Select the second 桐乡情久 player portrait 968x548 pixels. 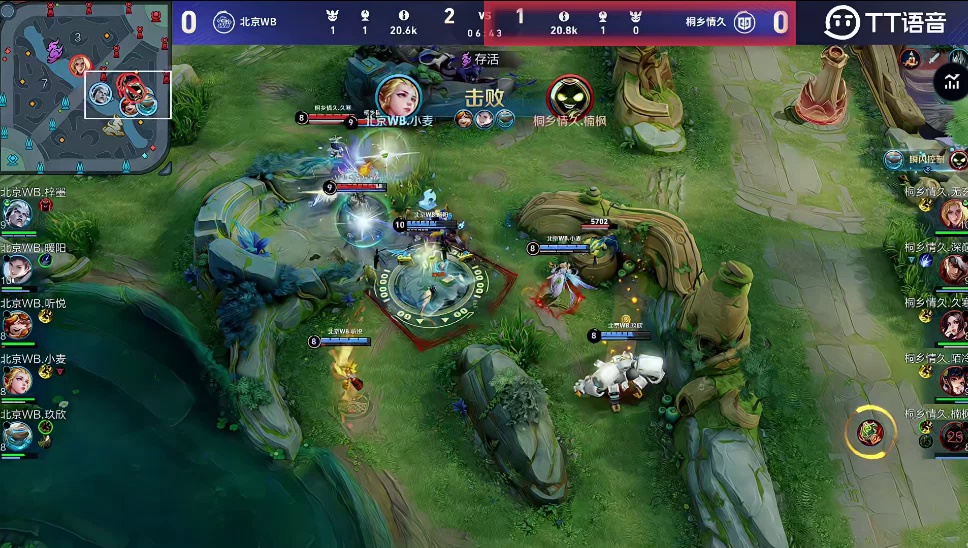click(x=954, y=268)
